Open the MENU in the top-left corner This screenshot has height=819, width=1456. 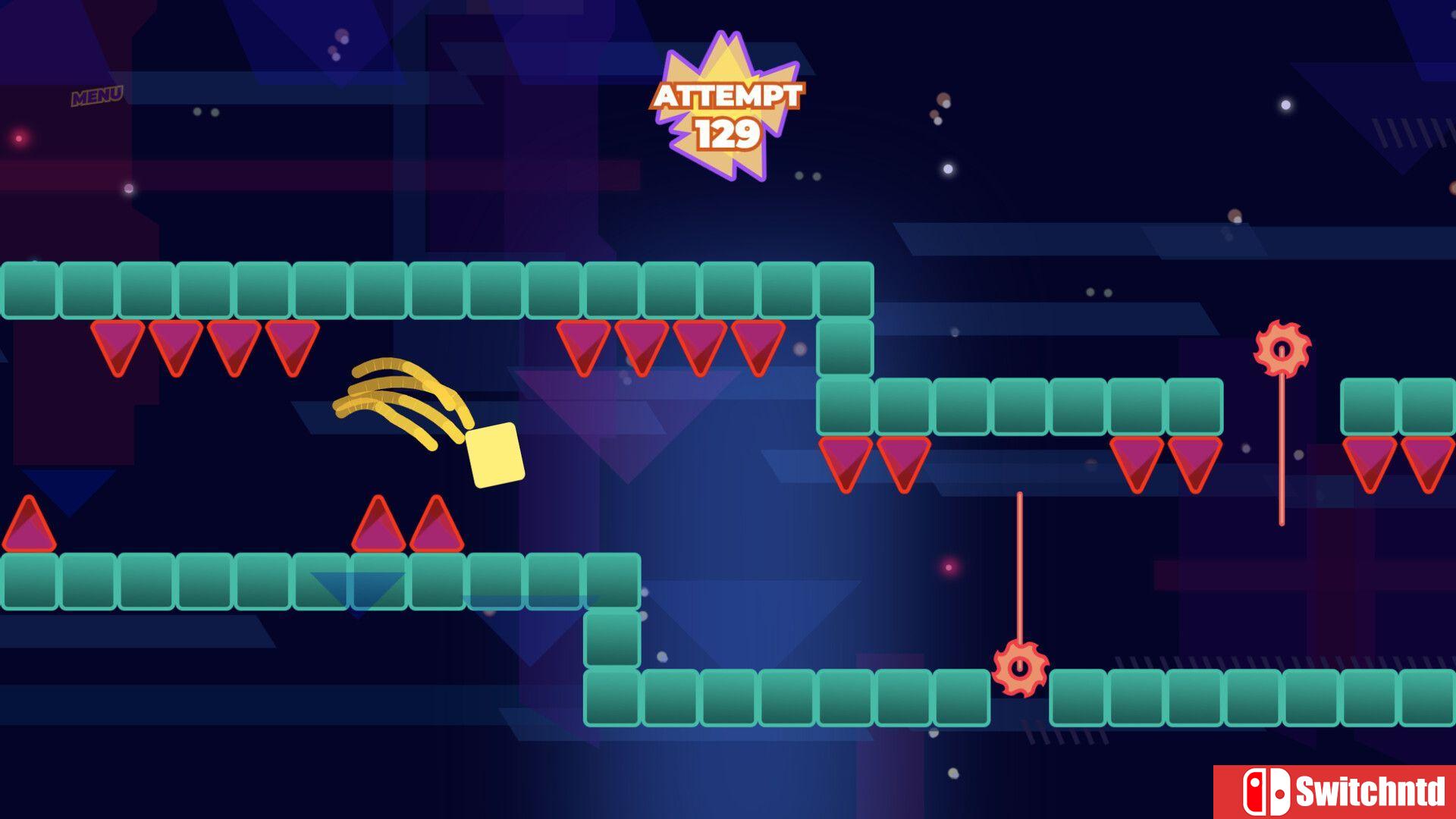[98, 95]
